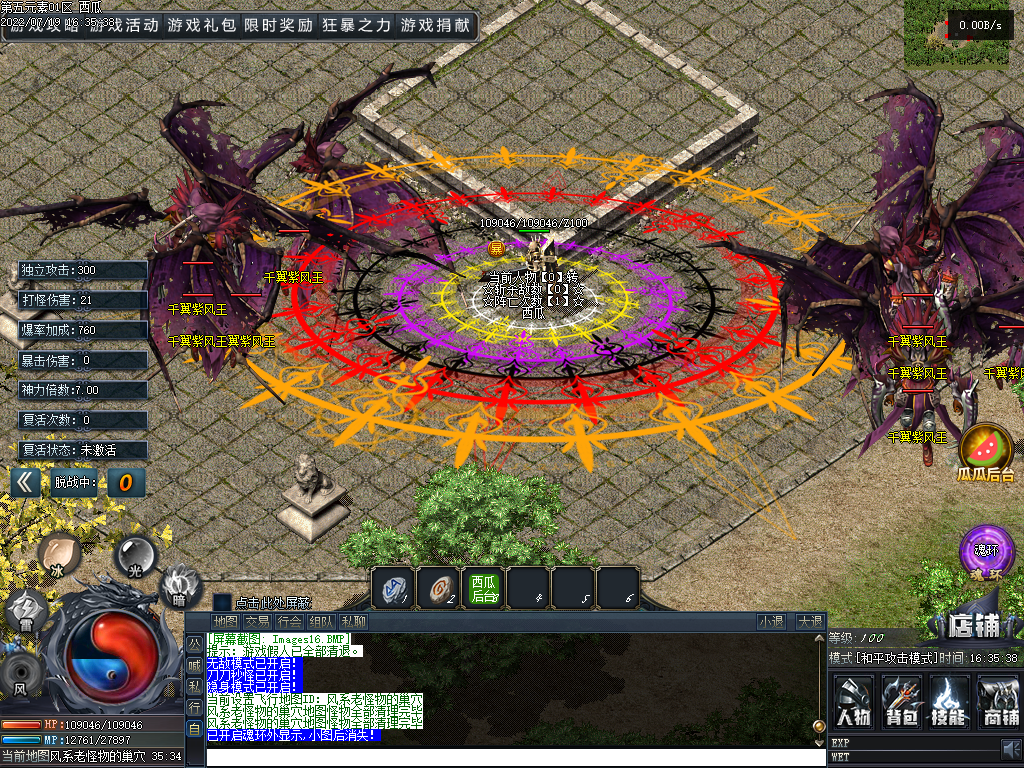Select the 狂暴之力 menu button
This screenshot has height=768, width=1024.
(x=356, y=25)
